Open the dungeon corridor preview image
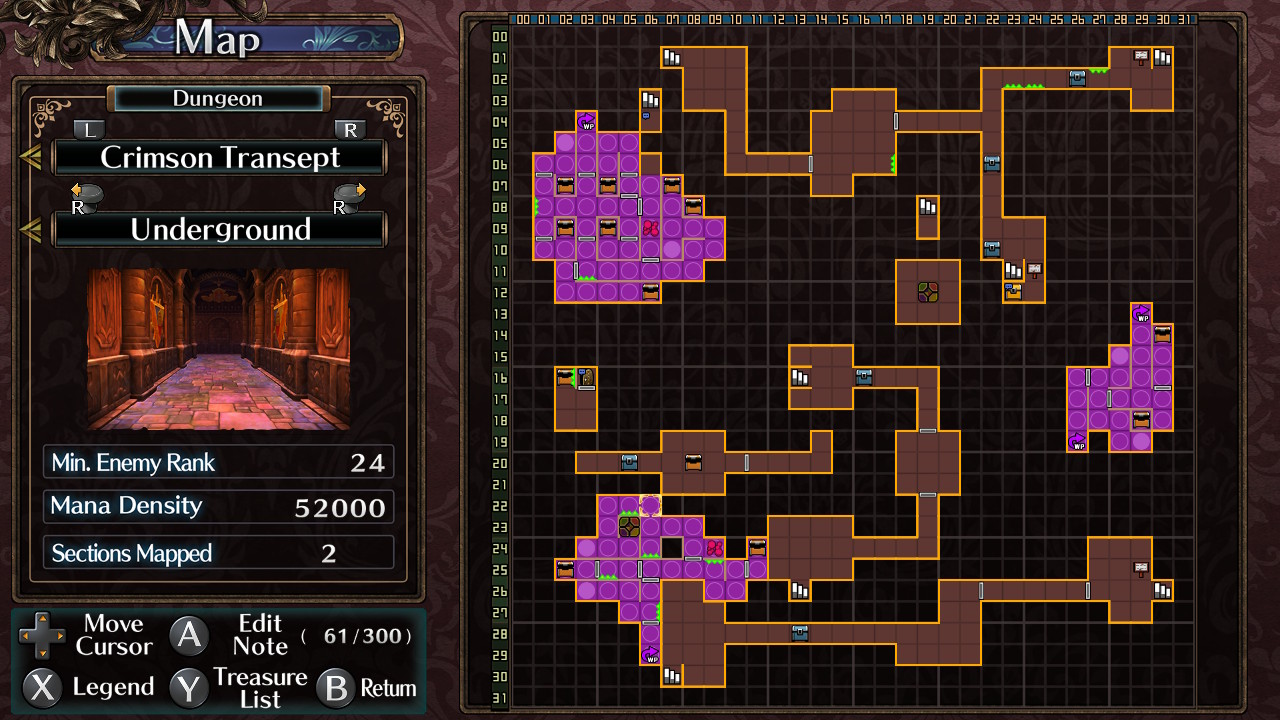This screenshot has width=1280, height=720. point(218,348)
